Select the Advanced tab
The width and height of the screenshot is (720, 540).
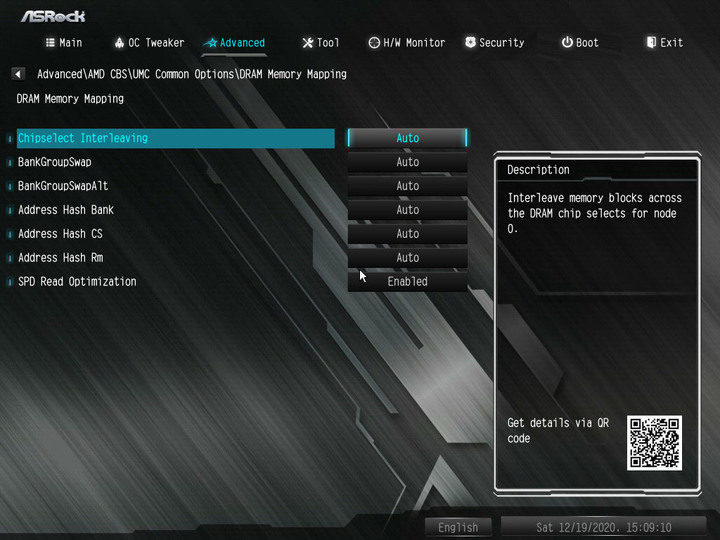[236, 43]
